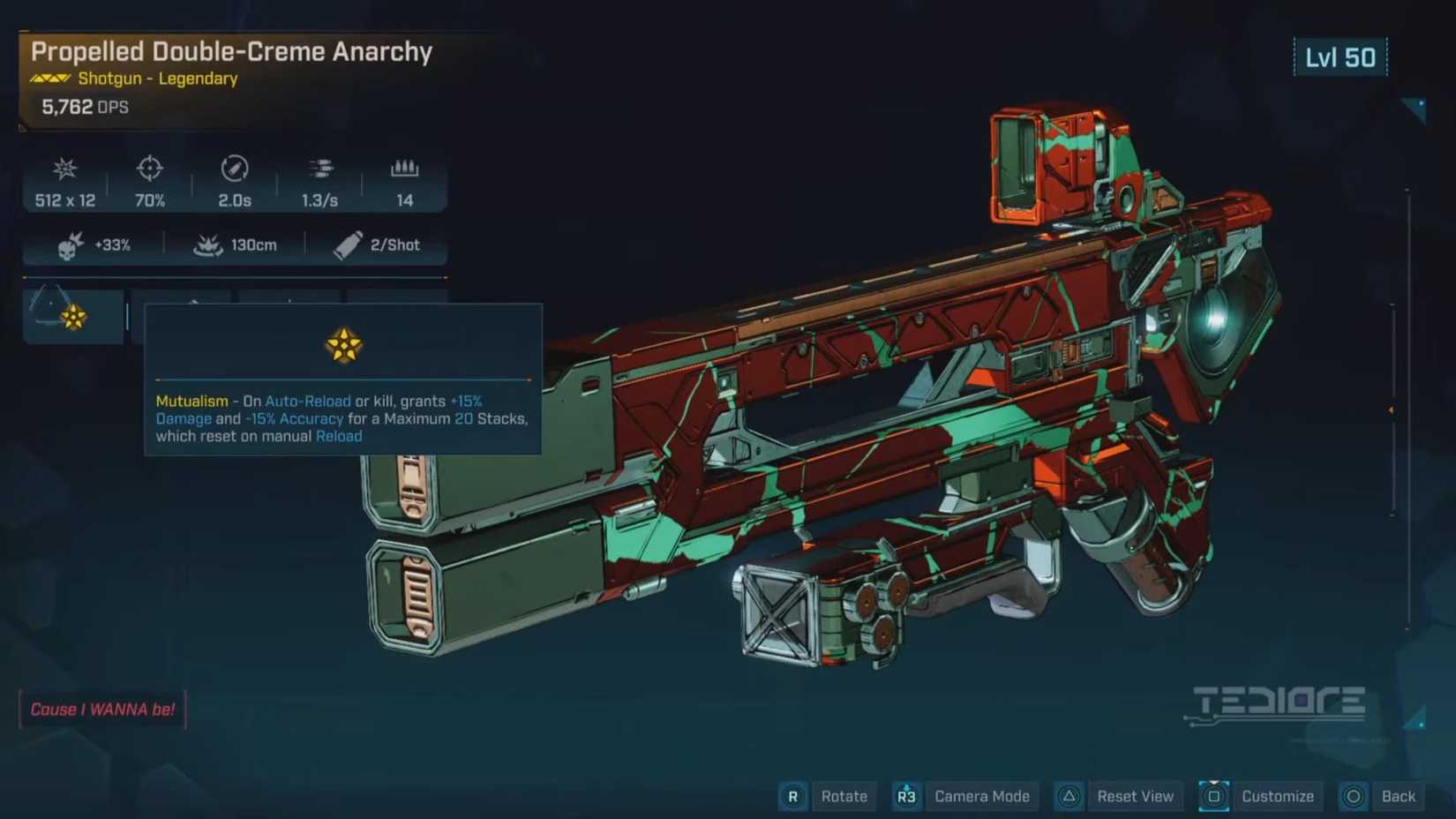
Task: Click the red flavor text 'Cause I WANNA be!'
Action: (102, 709)
